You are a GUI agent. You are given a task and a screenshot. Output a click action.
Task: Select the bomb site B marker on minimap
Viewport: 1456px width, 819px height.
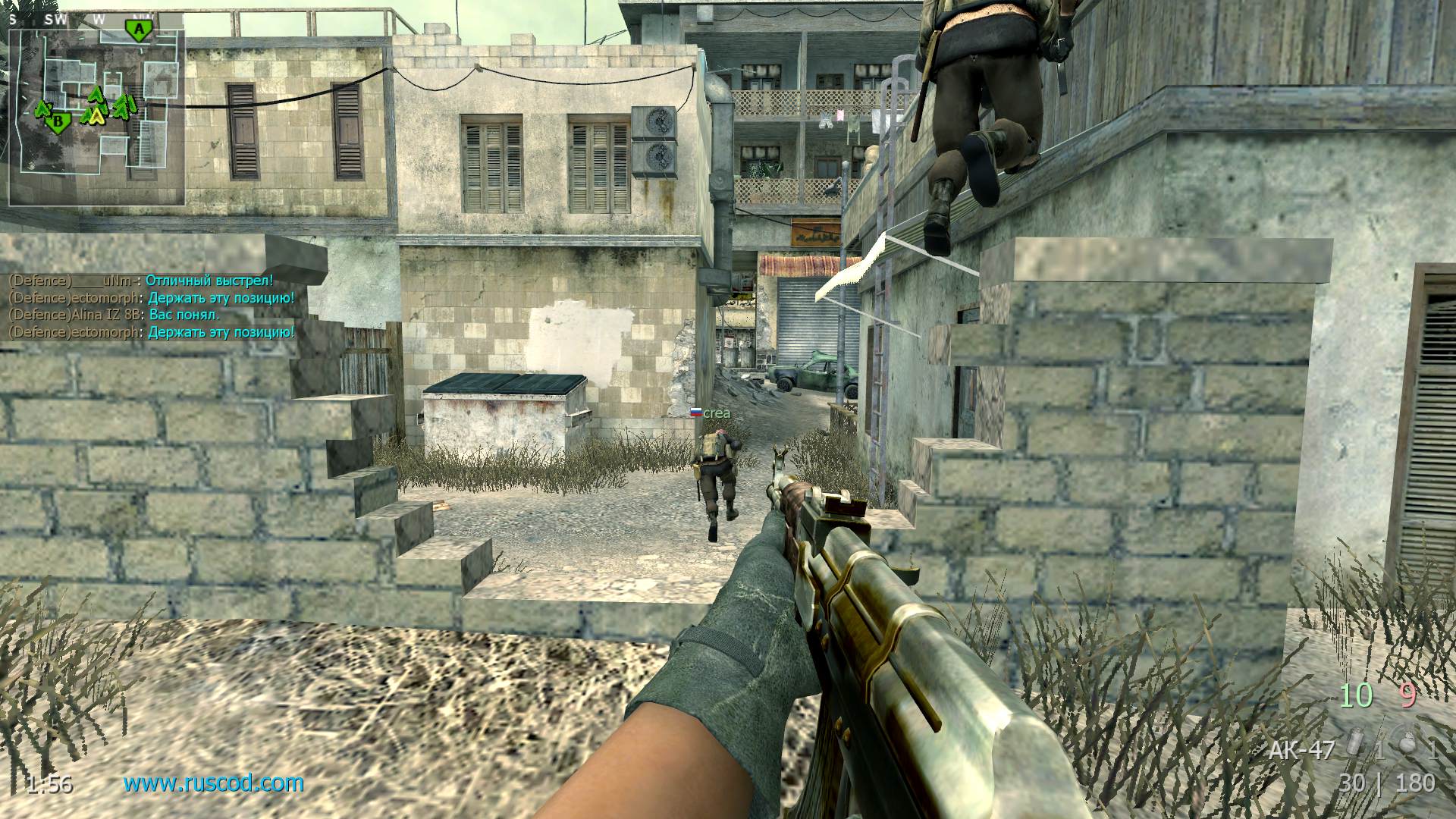point(57,120)
